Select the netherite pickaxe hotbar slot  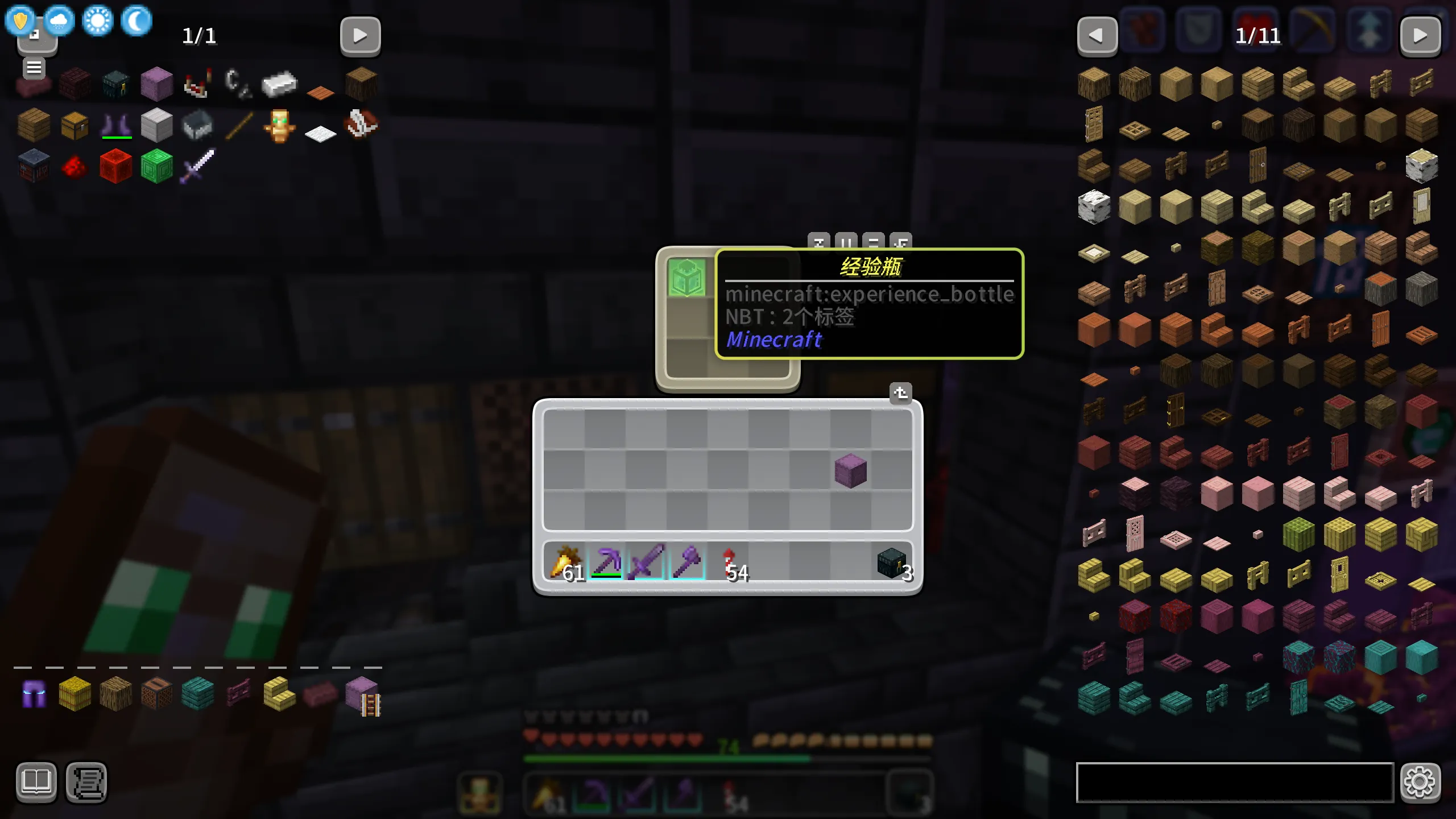pos(606,562)
